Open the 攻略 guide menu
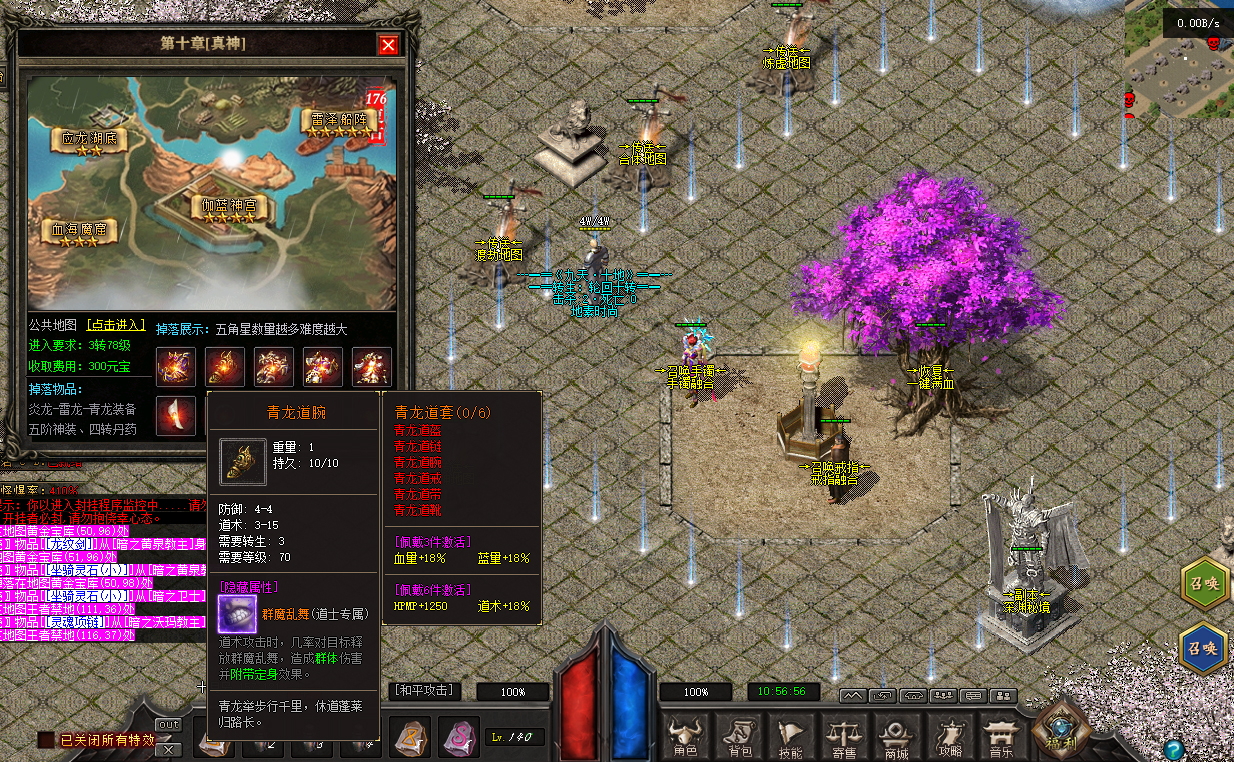The height and width of the screenshot is (762, 1234). (947, 738)
